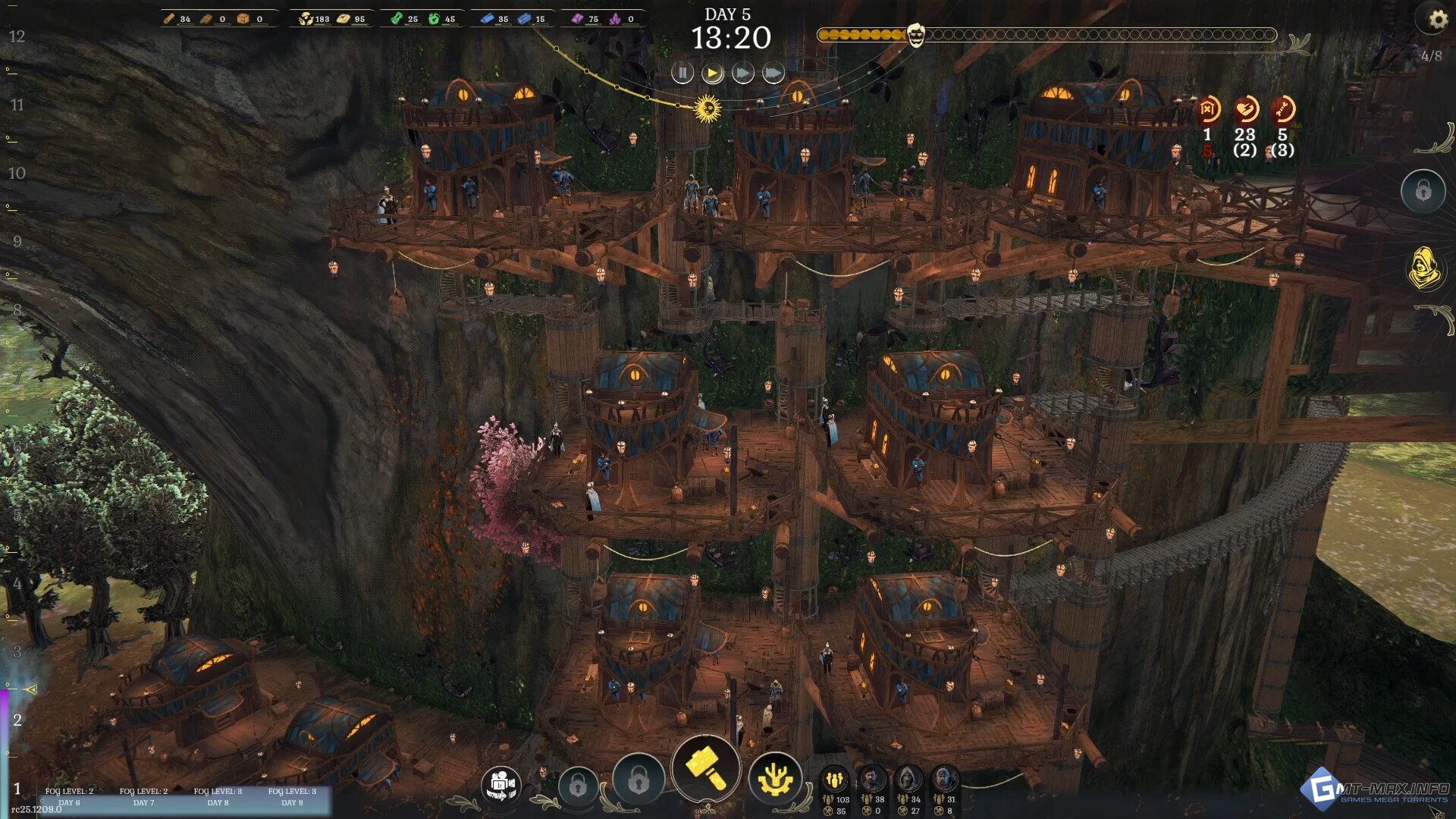Select the Day 9 fog level 3 forecast
The height and width of the screenshot is (819, 1456).
[x=292, y=796]
